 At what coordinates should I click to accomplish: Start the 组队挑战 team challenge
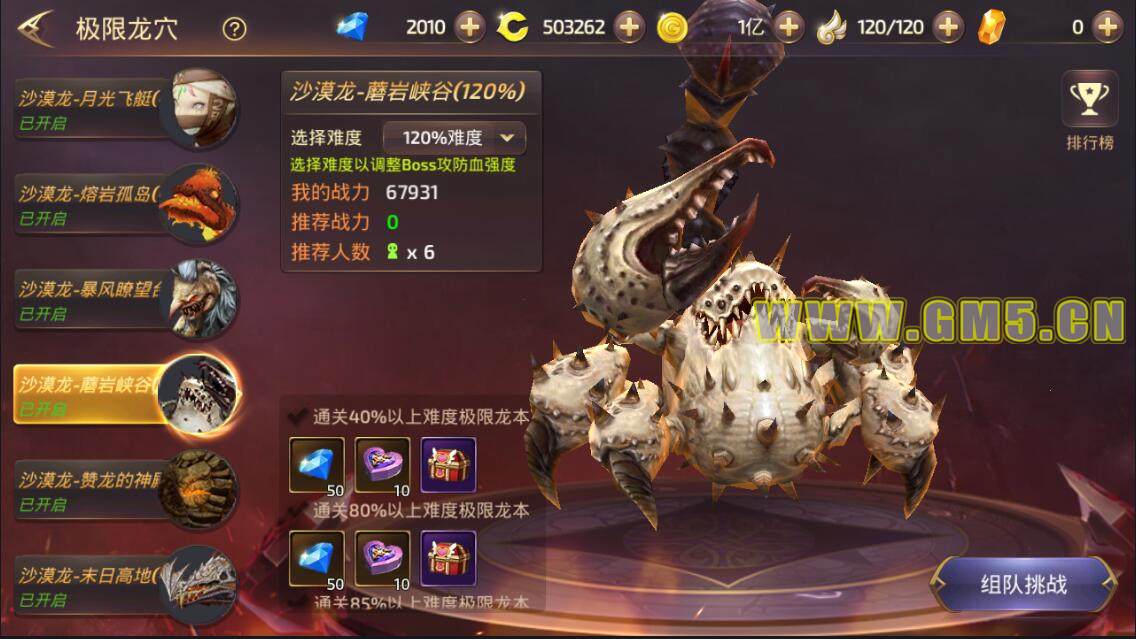pos(1023,583)
